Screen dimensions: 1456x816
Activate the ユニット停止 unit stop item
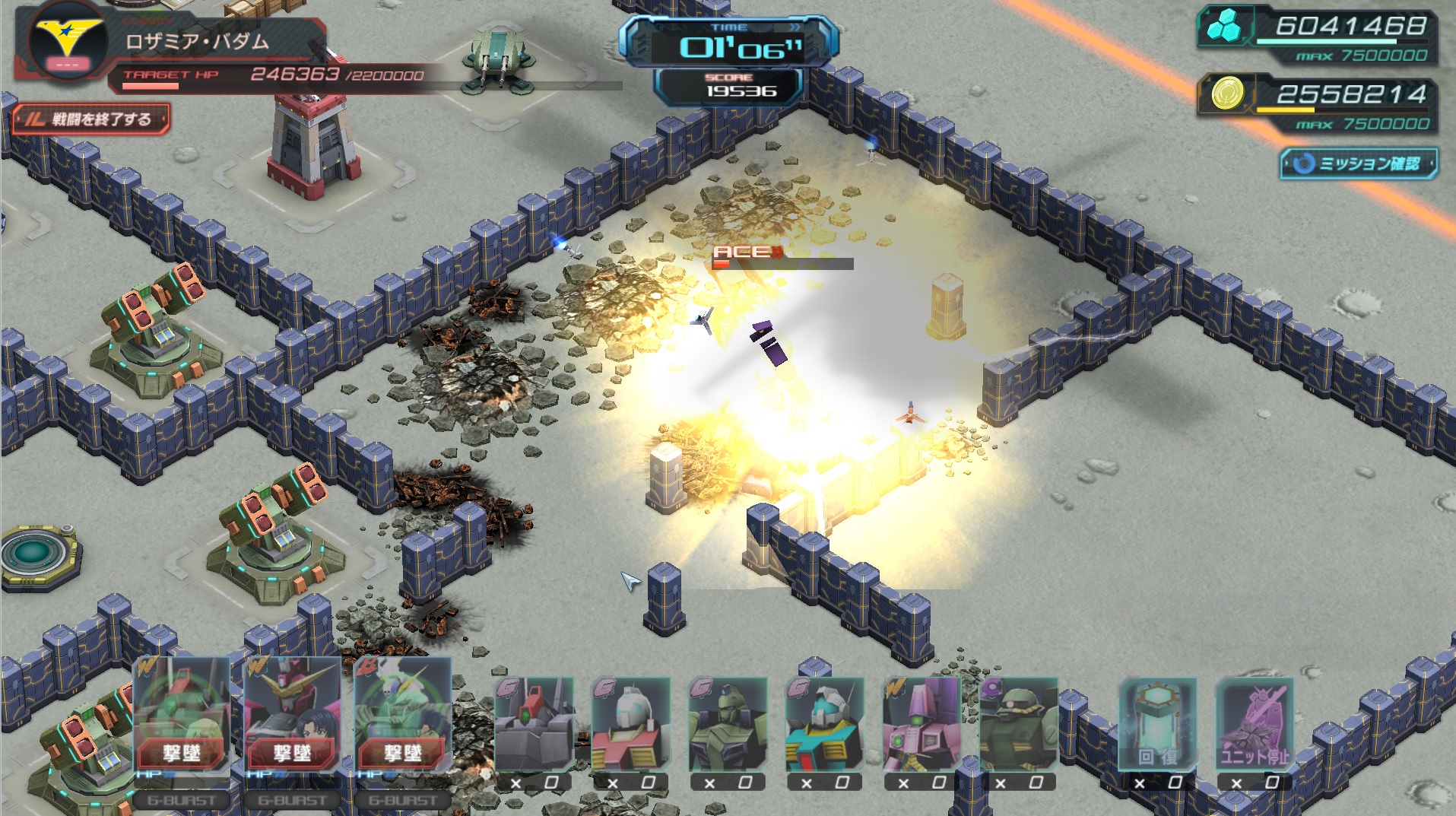point(1255,726)
